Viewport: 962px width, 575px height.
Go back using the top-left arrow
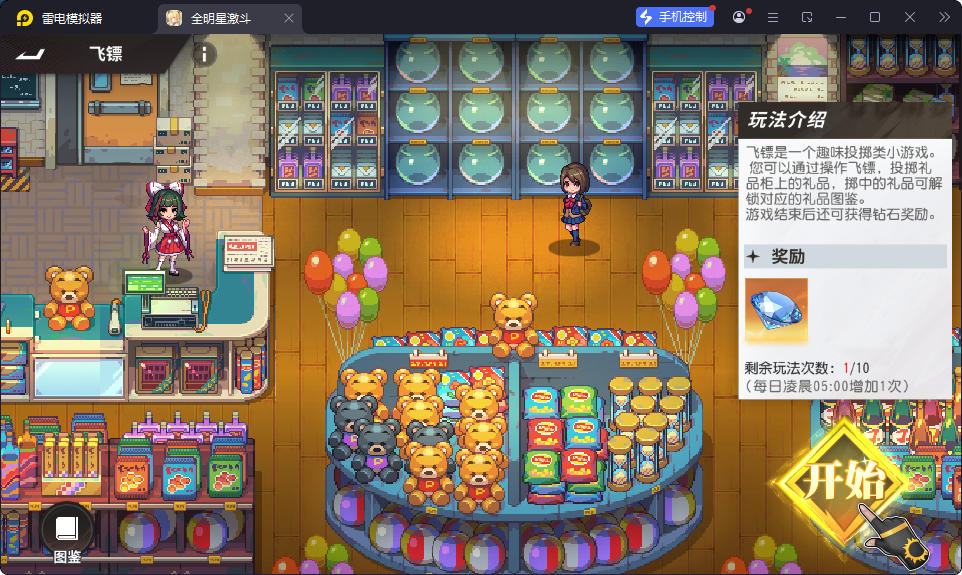[x=30, y=53]
